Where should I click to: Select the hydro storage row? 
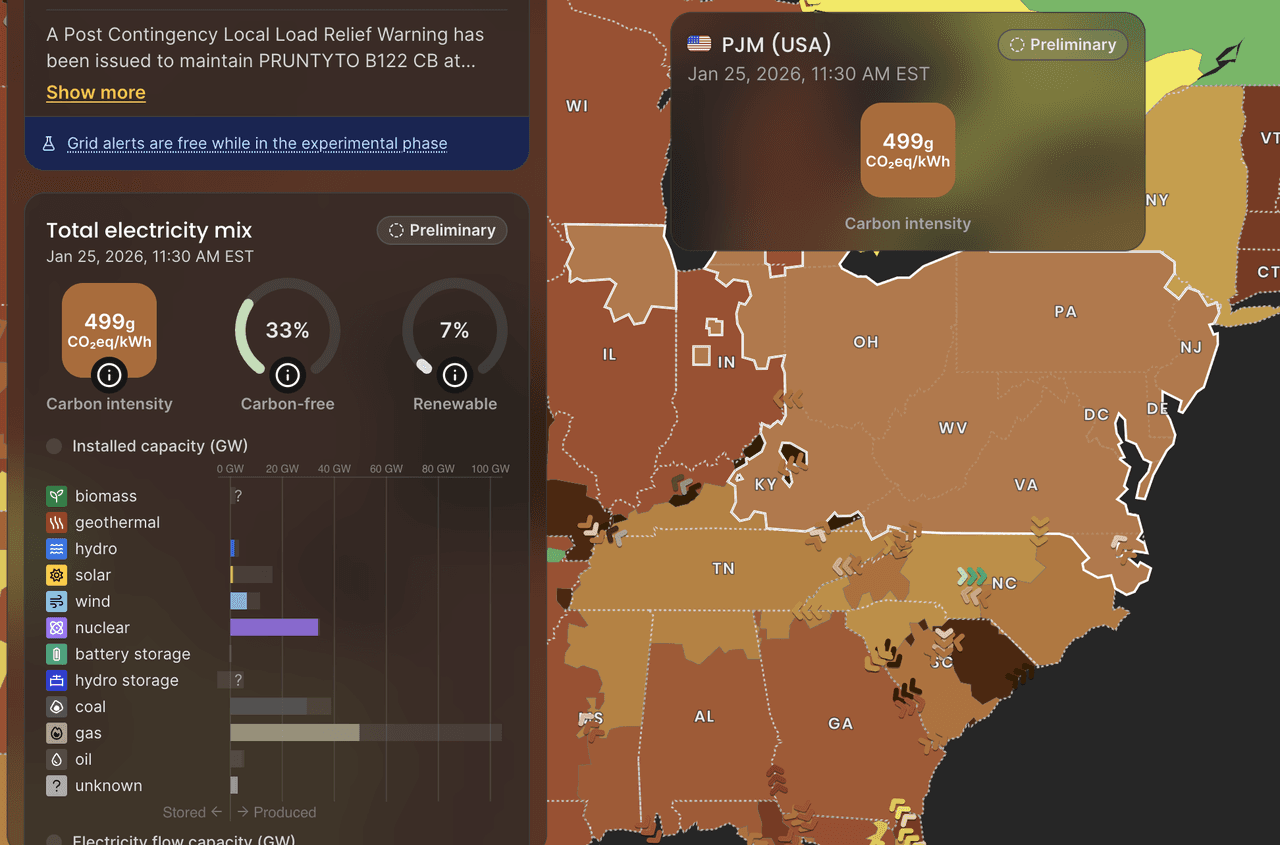tap(126, 680)
